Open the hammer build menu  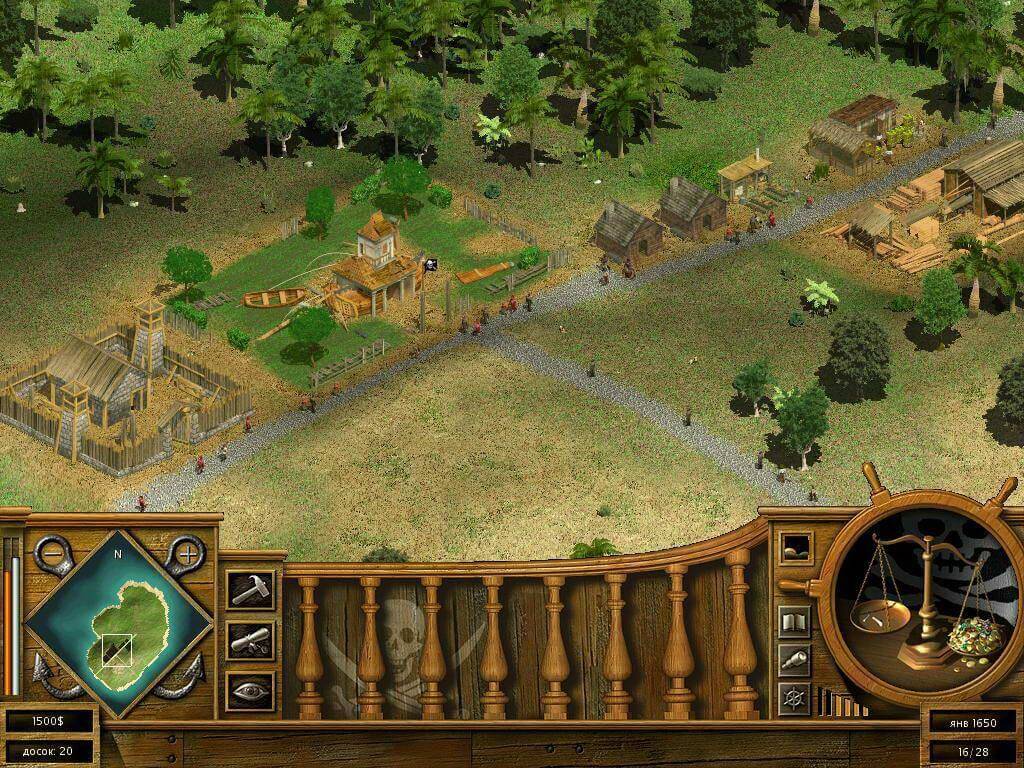(249, 590)
